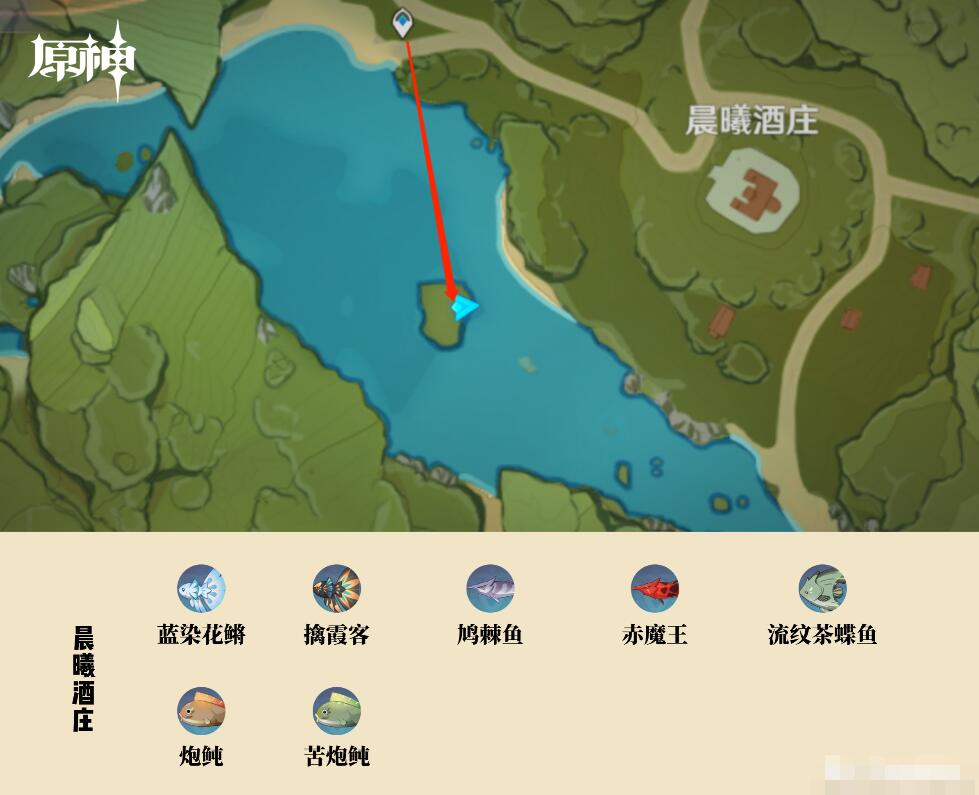Viewport: 979px width, 795px height.
Task: Click the cyan player position arrow
Action: coord(464,307)
